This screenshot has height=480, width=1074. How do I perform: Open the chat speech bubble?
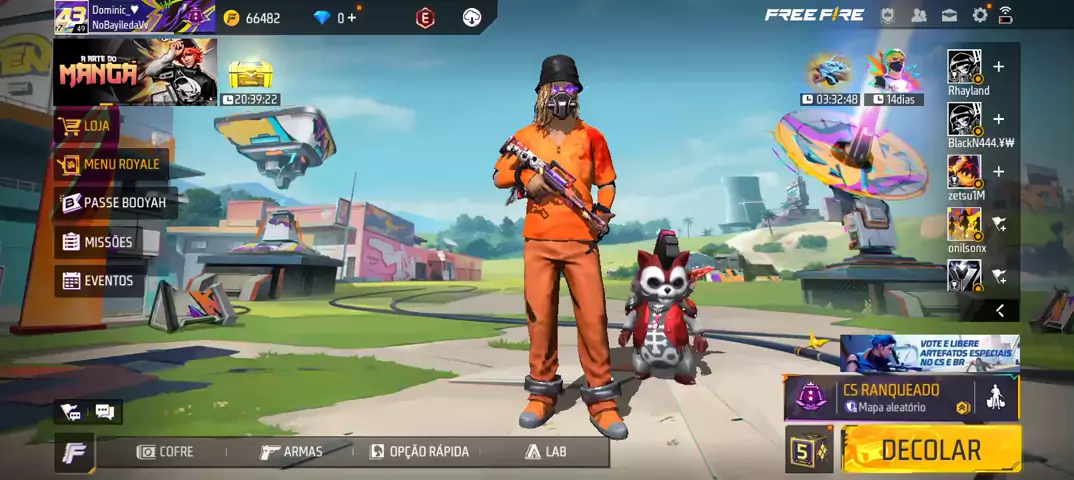105,411
